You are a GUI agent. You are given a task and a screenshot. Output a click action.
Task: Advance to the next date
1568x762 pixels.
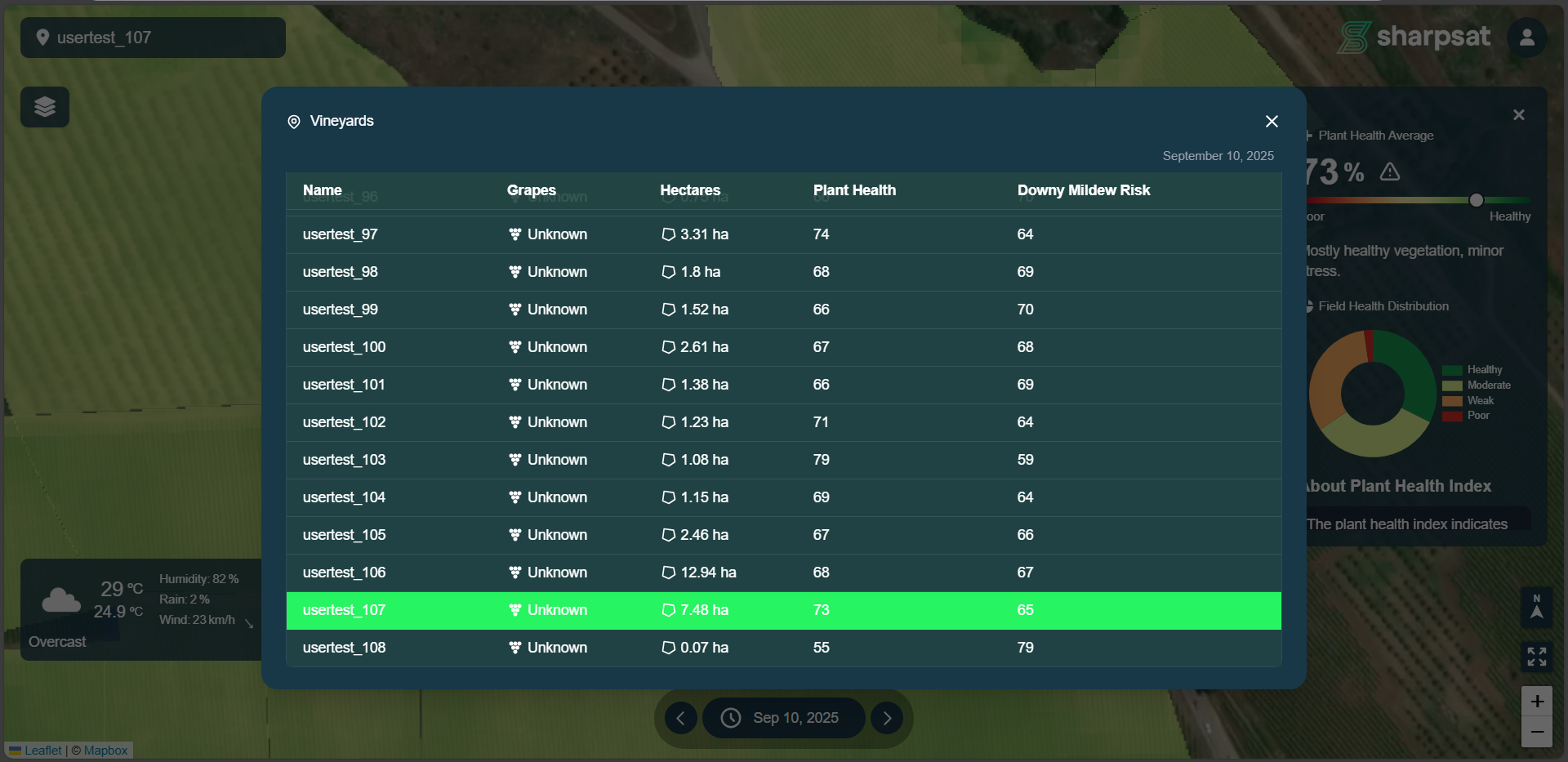(x=887, y=718)
